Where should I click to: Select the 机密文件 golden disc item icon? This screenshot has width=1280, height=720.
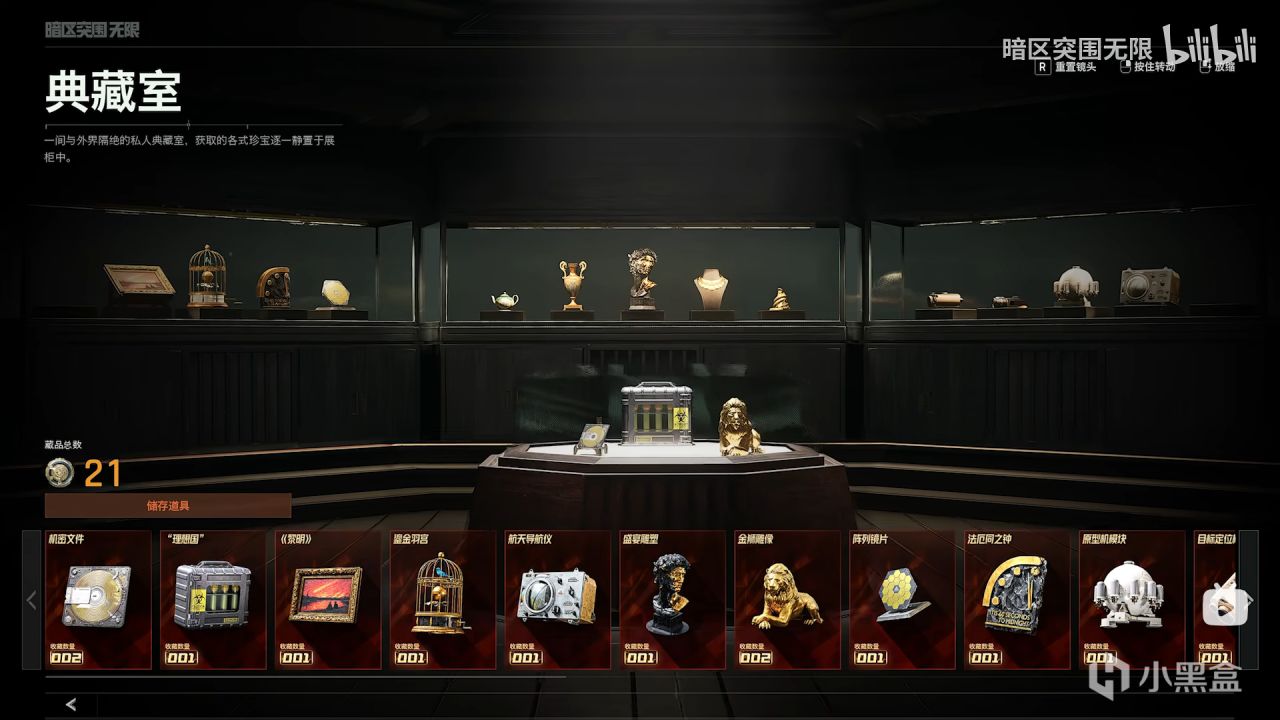click(x=99, y=595)
